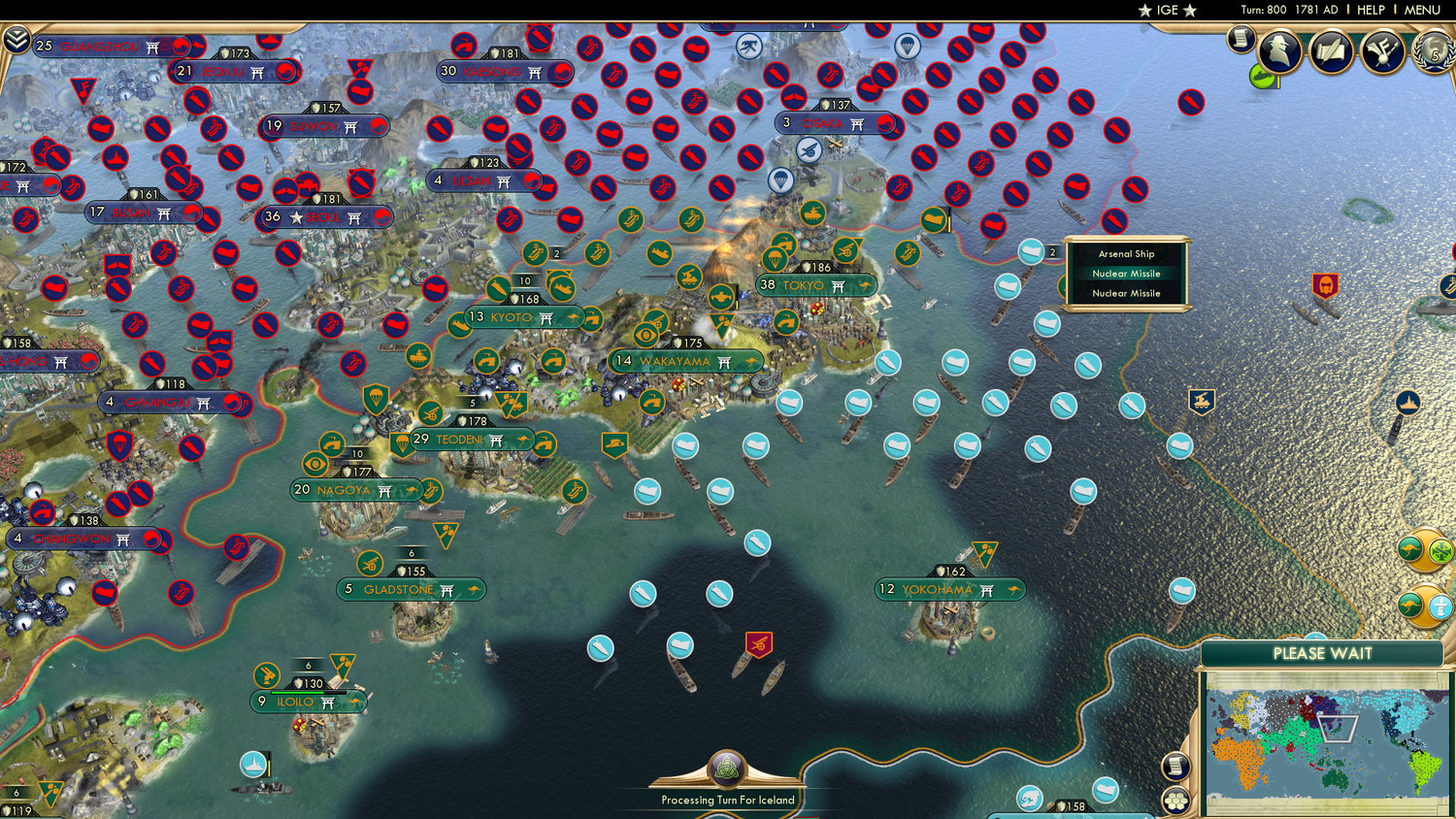Screen dimensions: 1456x819
Task: Click the Gladstone city banner
Action: coord(411,589)
